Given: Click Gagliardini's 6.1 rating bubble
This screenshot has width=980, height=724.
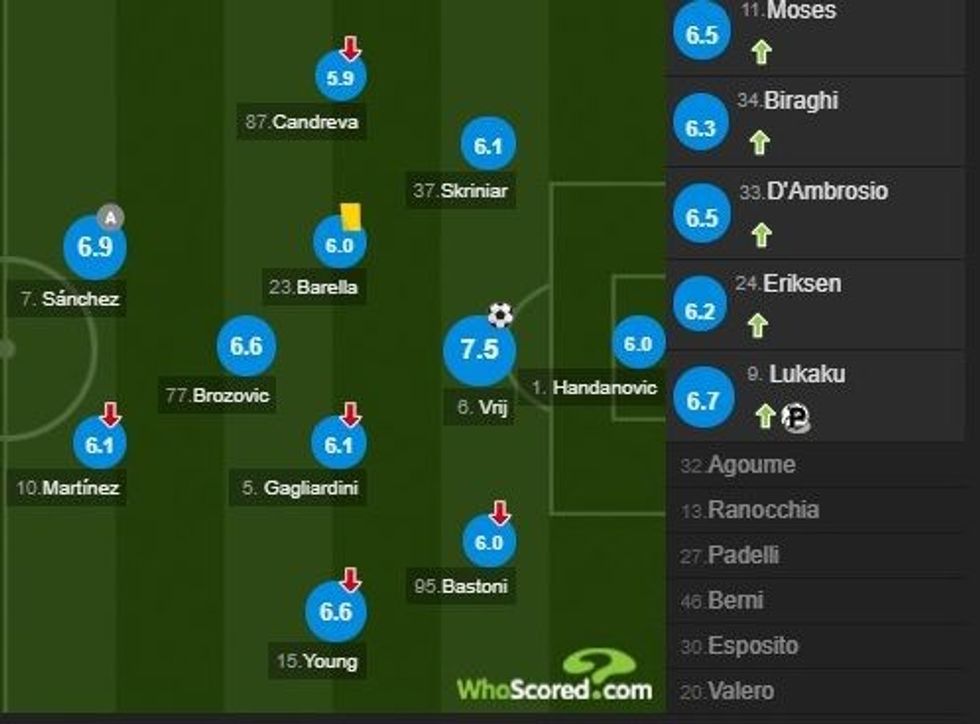Looking at the screenshot, I should click(x=340, y=445).
